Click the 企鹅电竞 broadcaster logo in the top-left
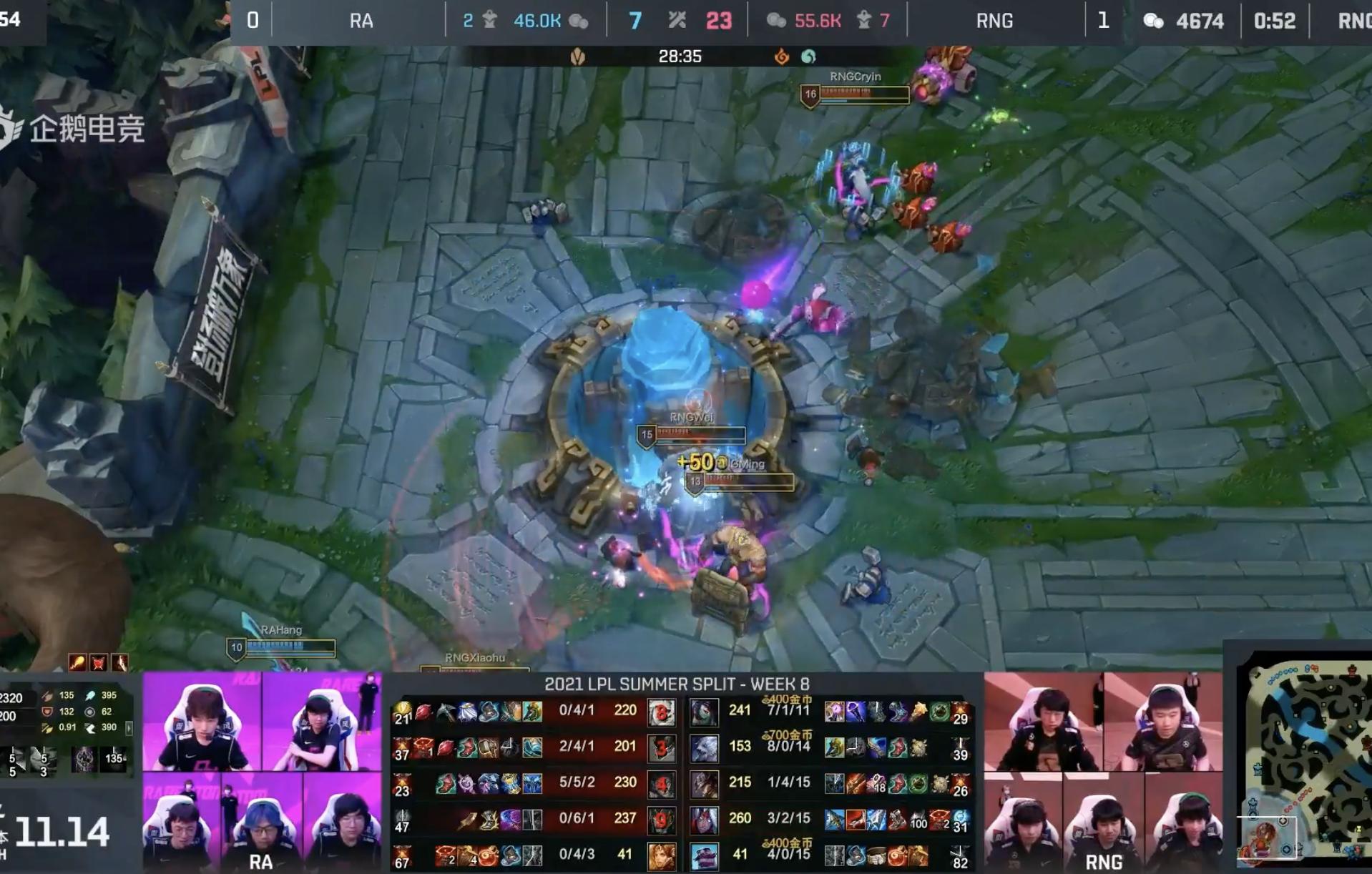This screenshot has width=1372, height=874. point(86,126)
